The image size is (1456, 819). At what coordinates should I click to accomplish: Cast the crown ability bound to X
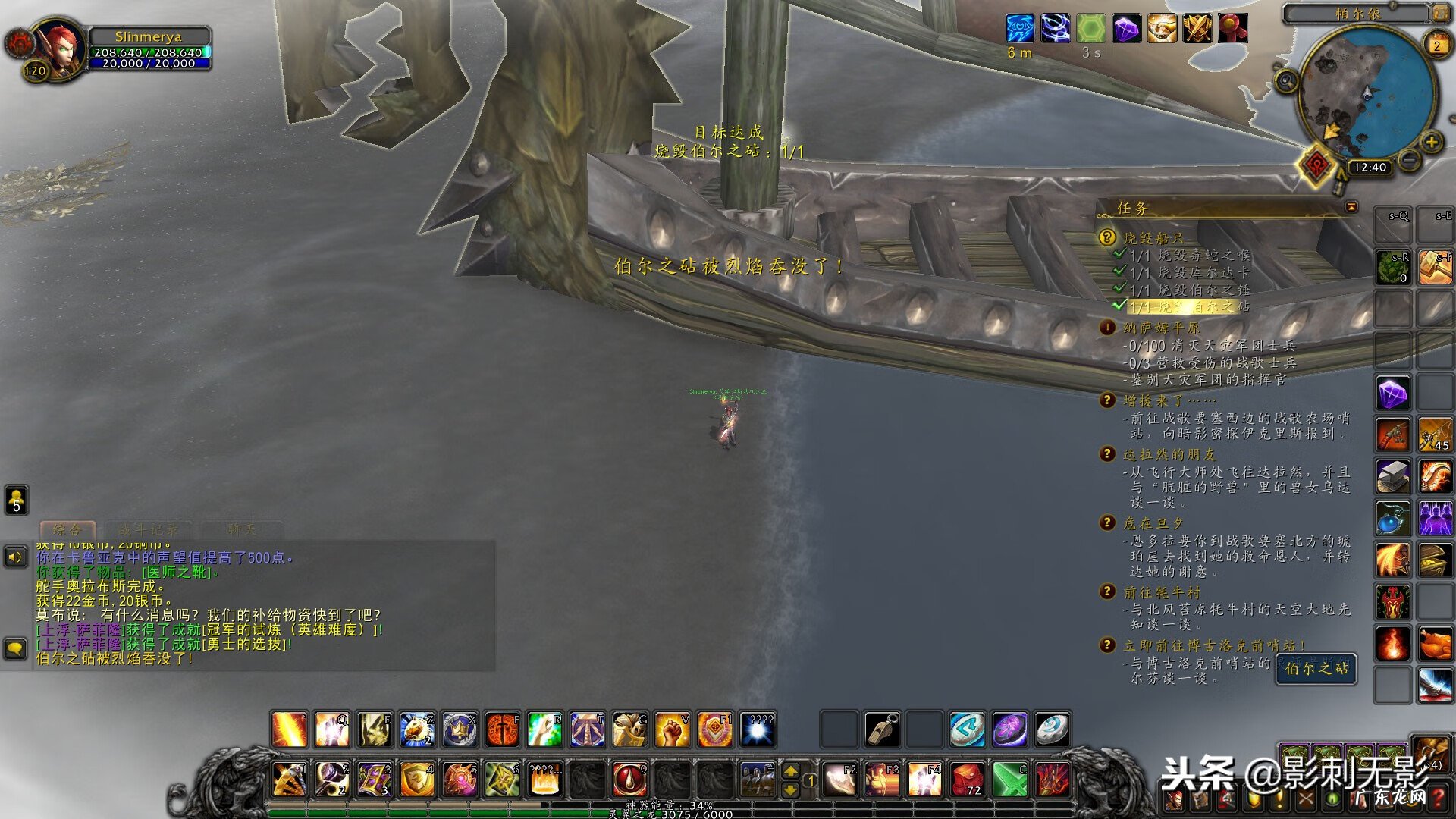coord(460,730)
